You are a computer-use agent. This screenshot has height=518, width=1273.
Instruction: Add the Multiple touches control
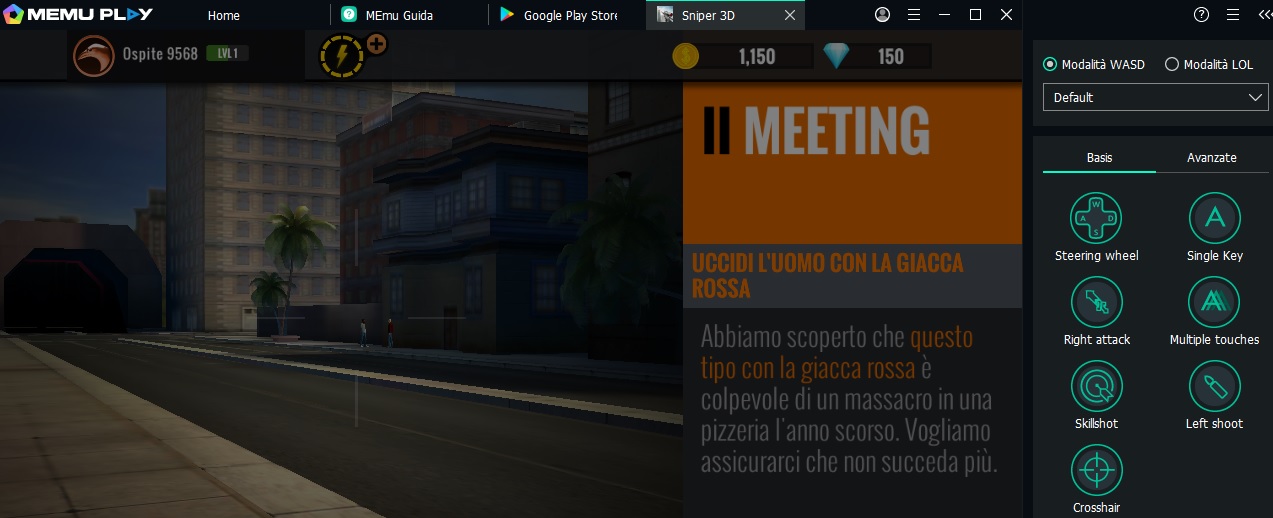click(x=1214, y=302)
